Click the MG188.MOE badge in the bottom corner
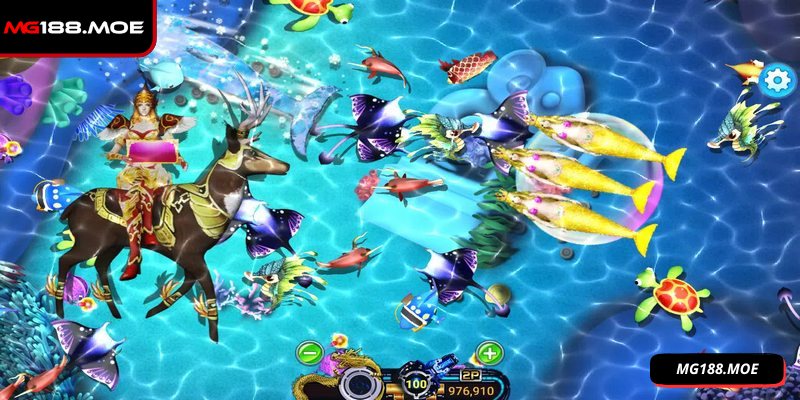The width and height of the screenshot is (800, 400). click(x=718, y=369)
